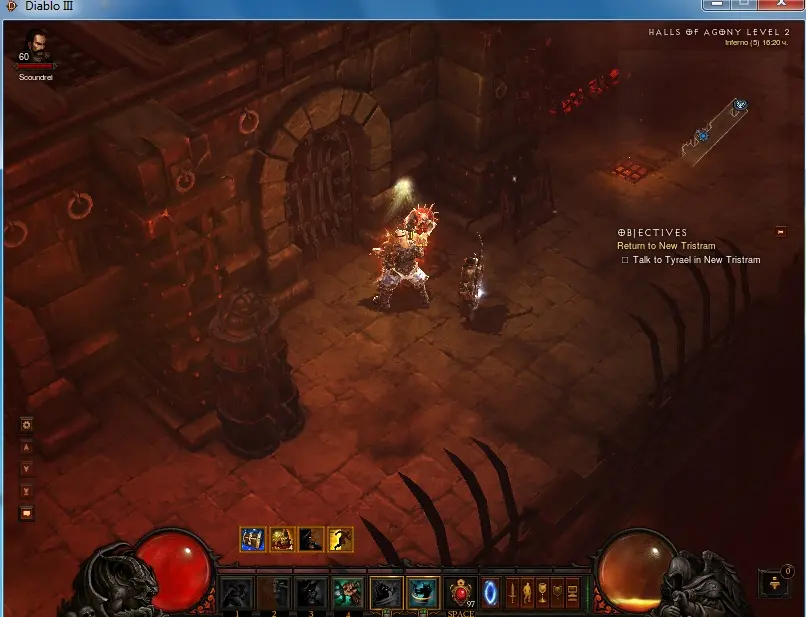Select the right mouse button skill
The height and width of the screenshot is (617, 806).
point(423,592)
